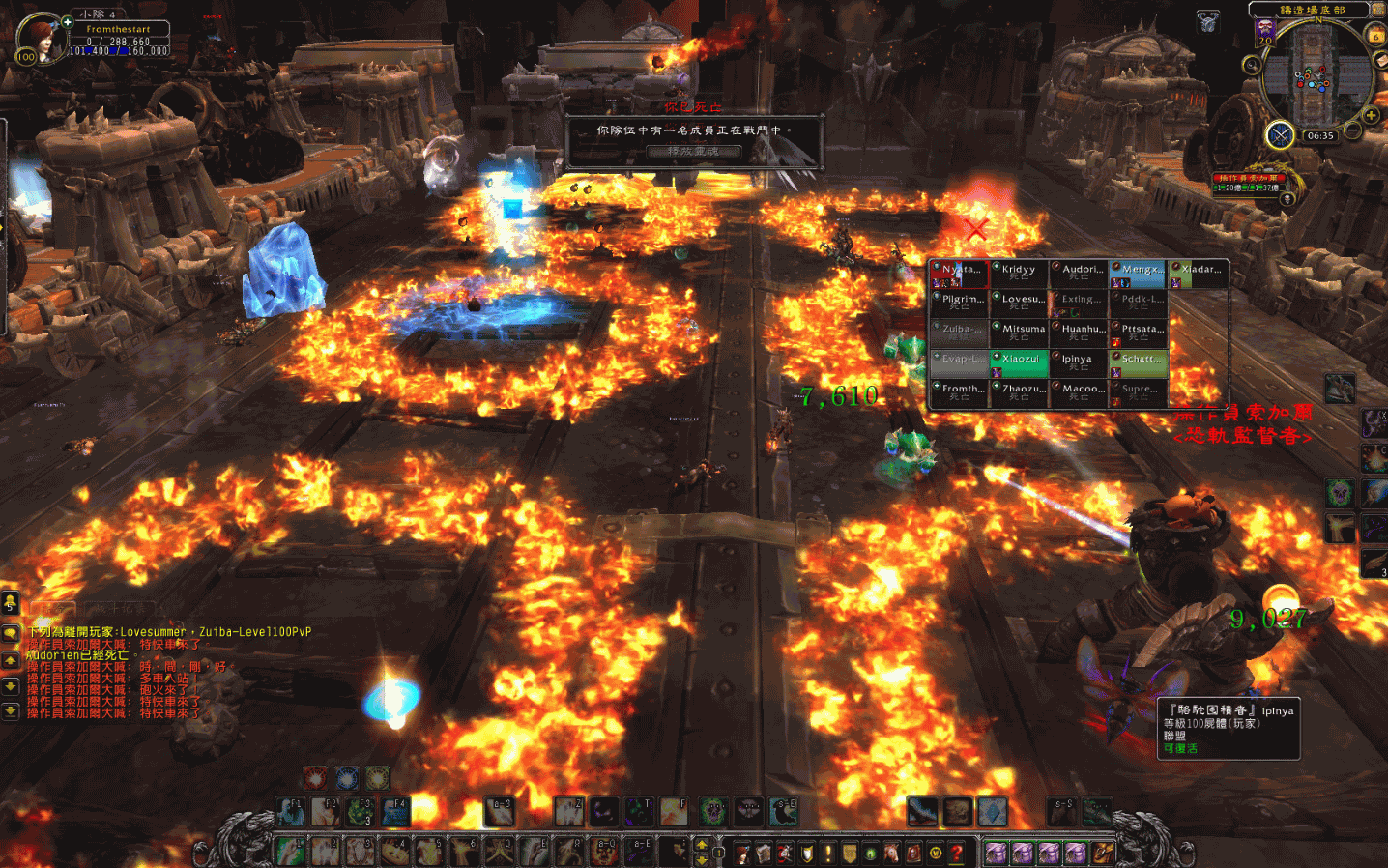Click the action bar page up arrow

pyautogui.click(x=703, y=844)
